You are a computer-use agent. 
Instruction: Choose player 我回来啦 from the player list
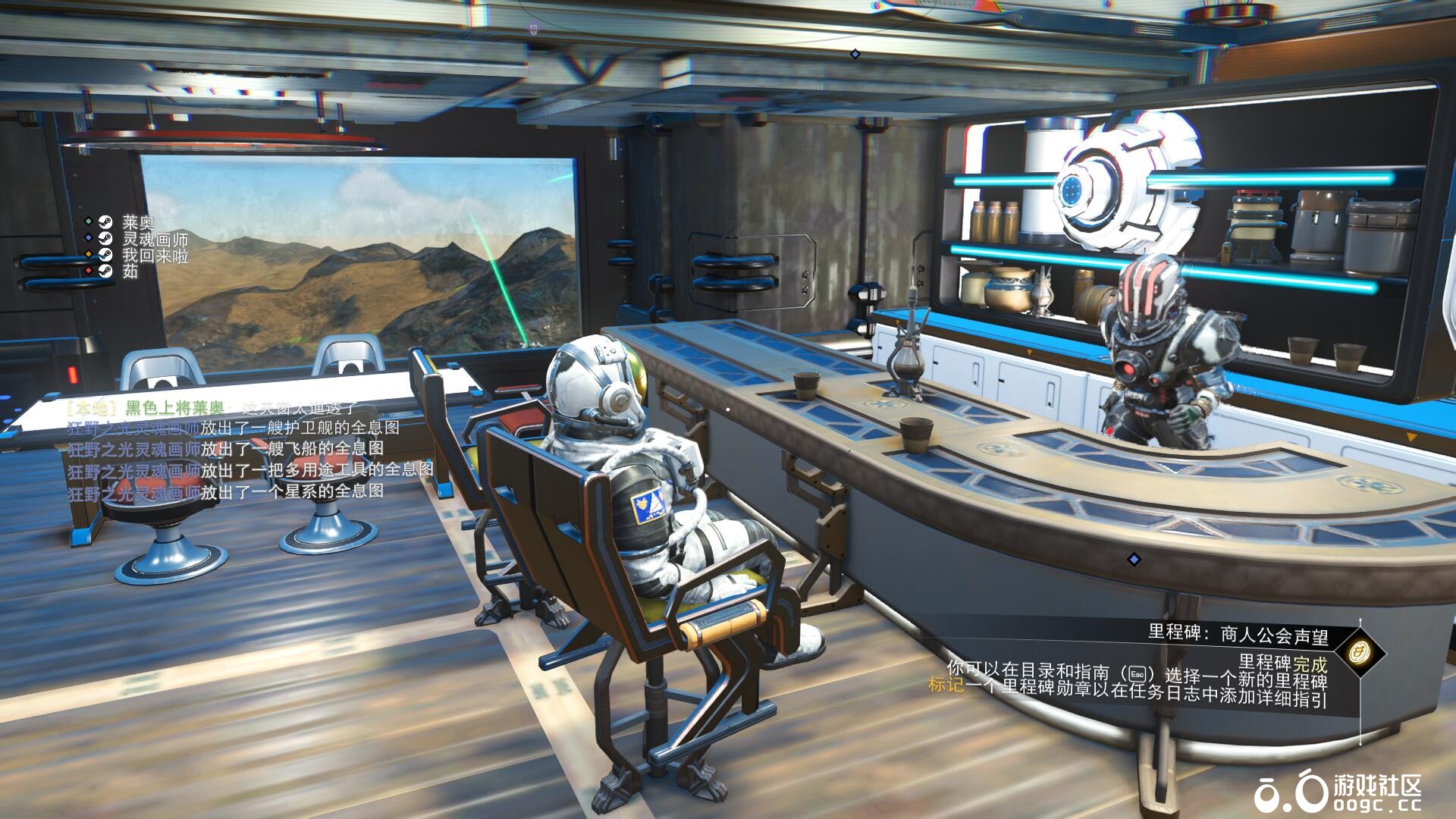(155, 256)
